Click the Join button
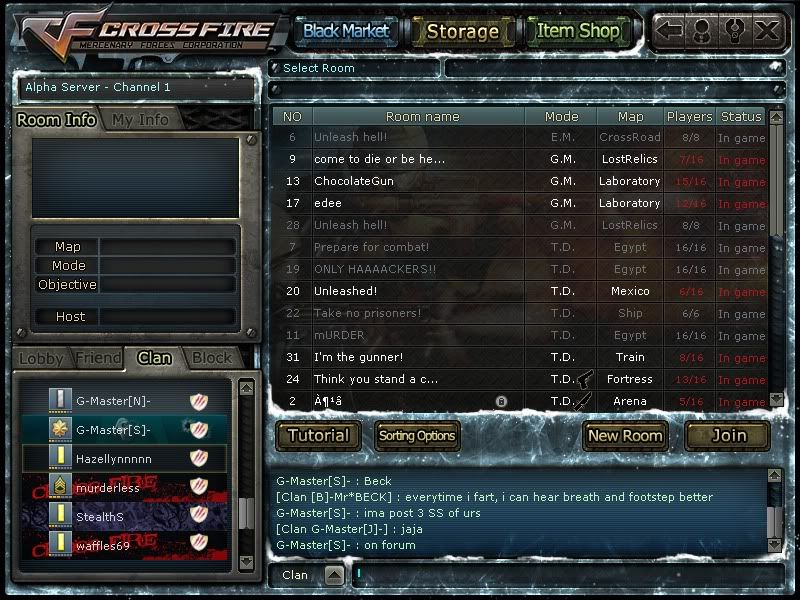This screenshot has width=800, height=600. (x=728, y=435)
